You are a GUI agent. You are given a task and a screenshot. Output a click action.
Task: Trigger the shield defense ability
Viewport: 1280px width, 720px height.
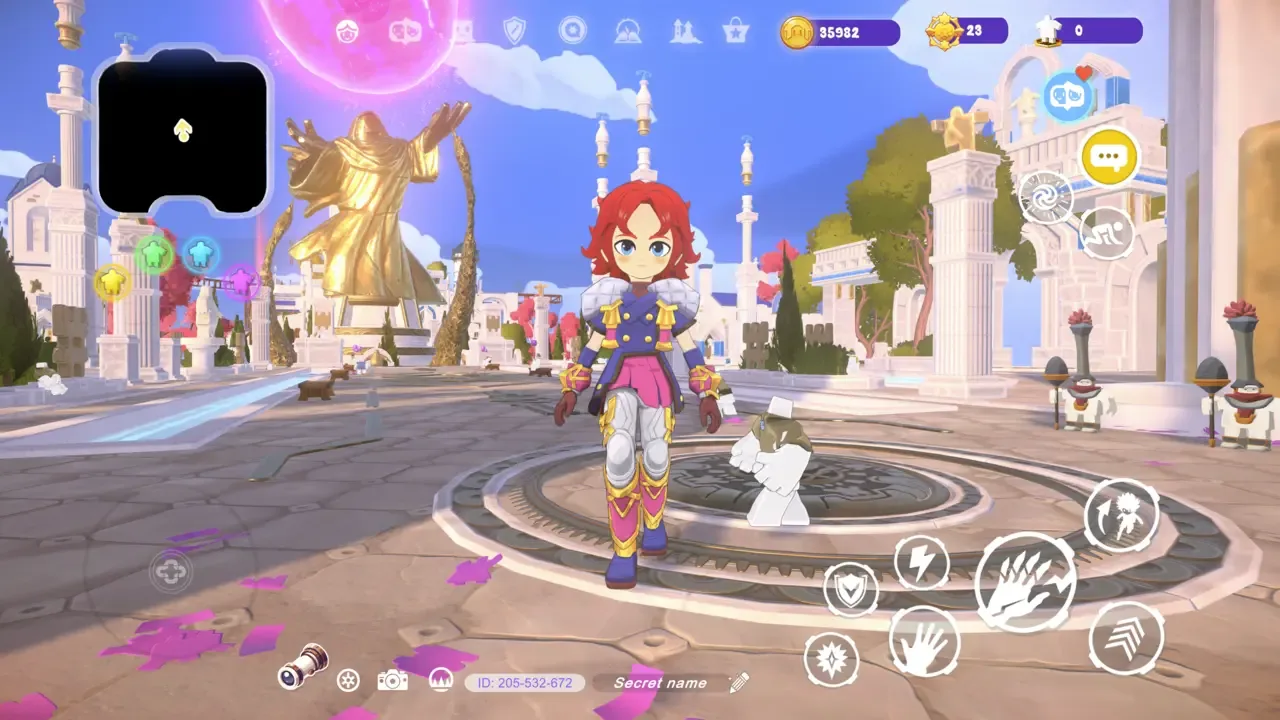coord(851,590)
